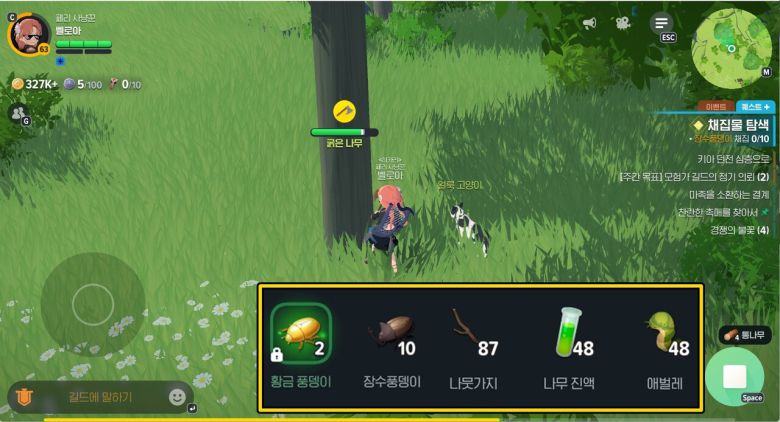Switch to the 퀘스트 quest tab

[x=755, y=105]
